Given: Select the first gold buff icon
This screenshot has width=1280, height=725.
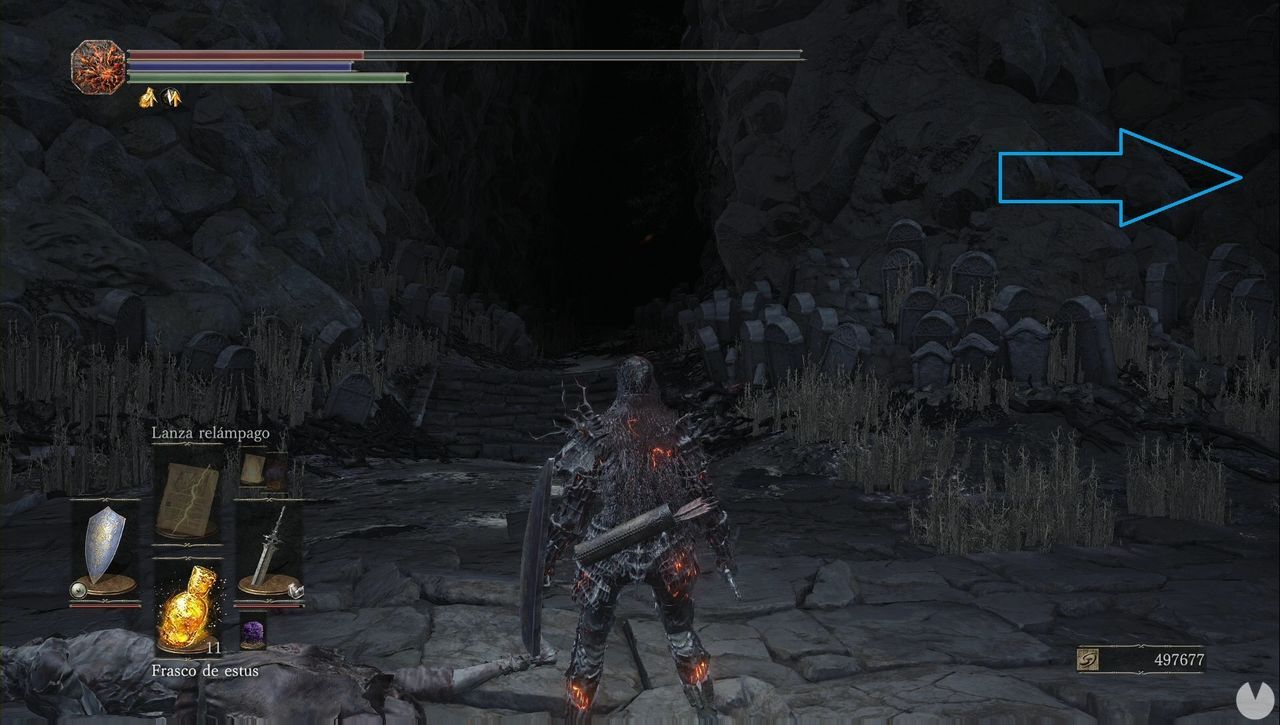Looking at the screenshot, I should pyautogui.click(x=147, y=97).
